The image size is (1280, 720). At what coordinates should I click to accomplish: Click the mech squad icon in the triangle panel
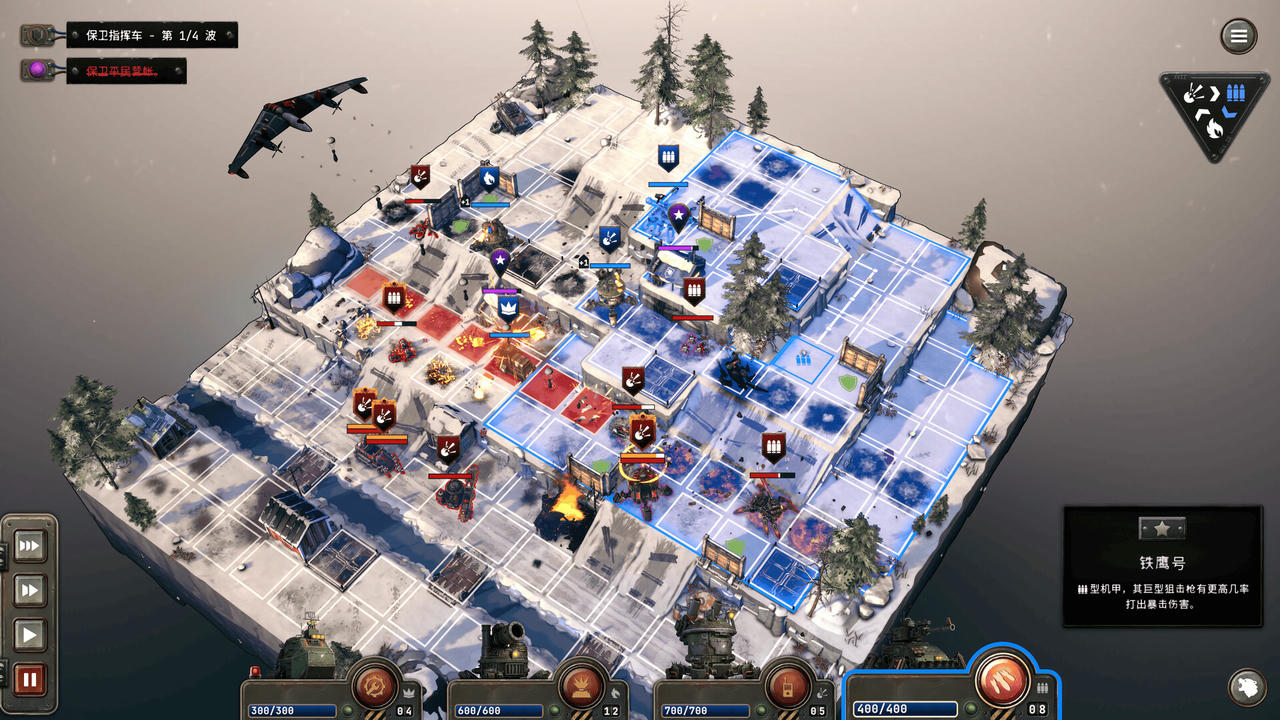pos(1236,92)
